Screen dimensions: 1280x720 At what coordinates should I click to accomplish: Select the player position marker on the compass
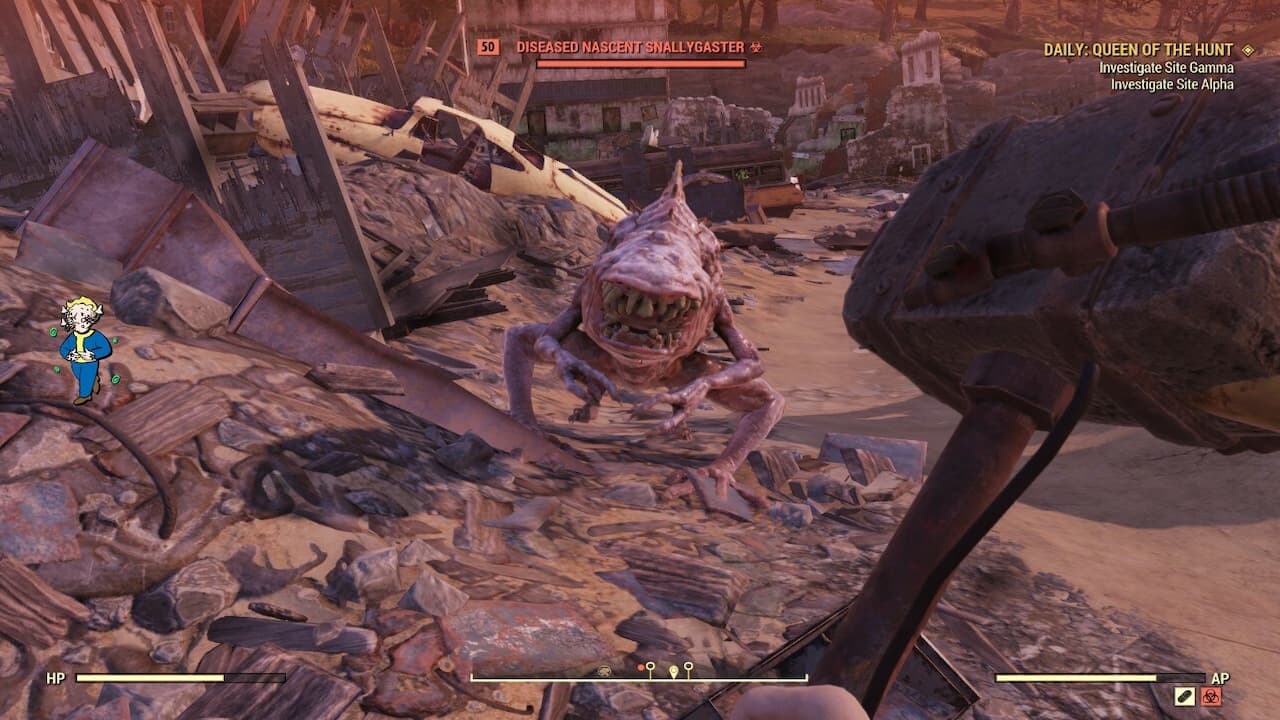(x=674, y=668)
